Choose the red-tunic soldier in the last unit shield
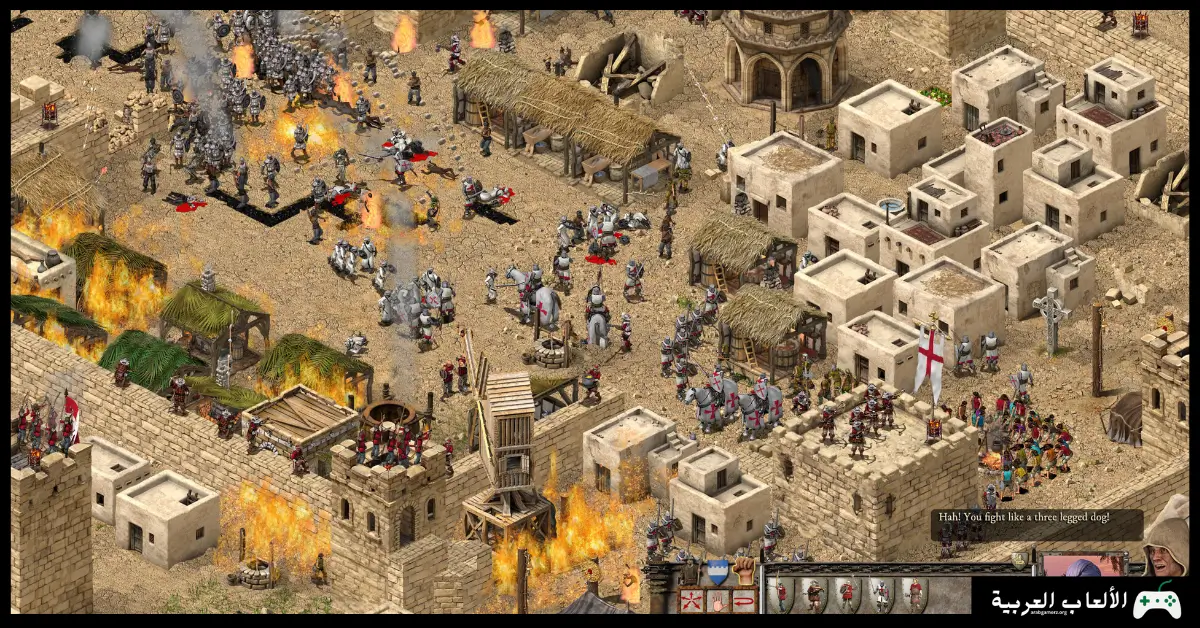The width and height of the screenshot is (1200, 628). (x=913, y=595)
